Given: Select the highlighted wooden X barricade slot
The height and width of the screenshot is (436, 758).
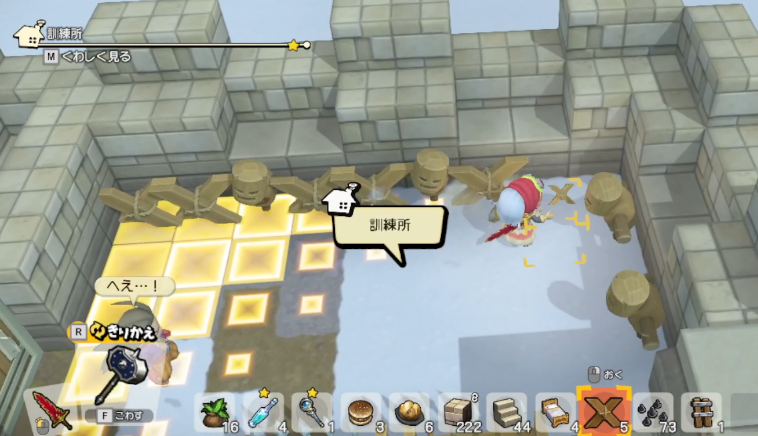Looking at the screenshot, I should click(x=603, y=410).
